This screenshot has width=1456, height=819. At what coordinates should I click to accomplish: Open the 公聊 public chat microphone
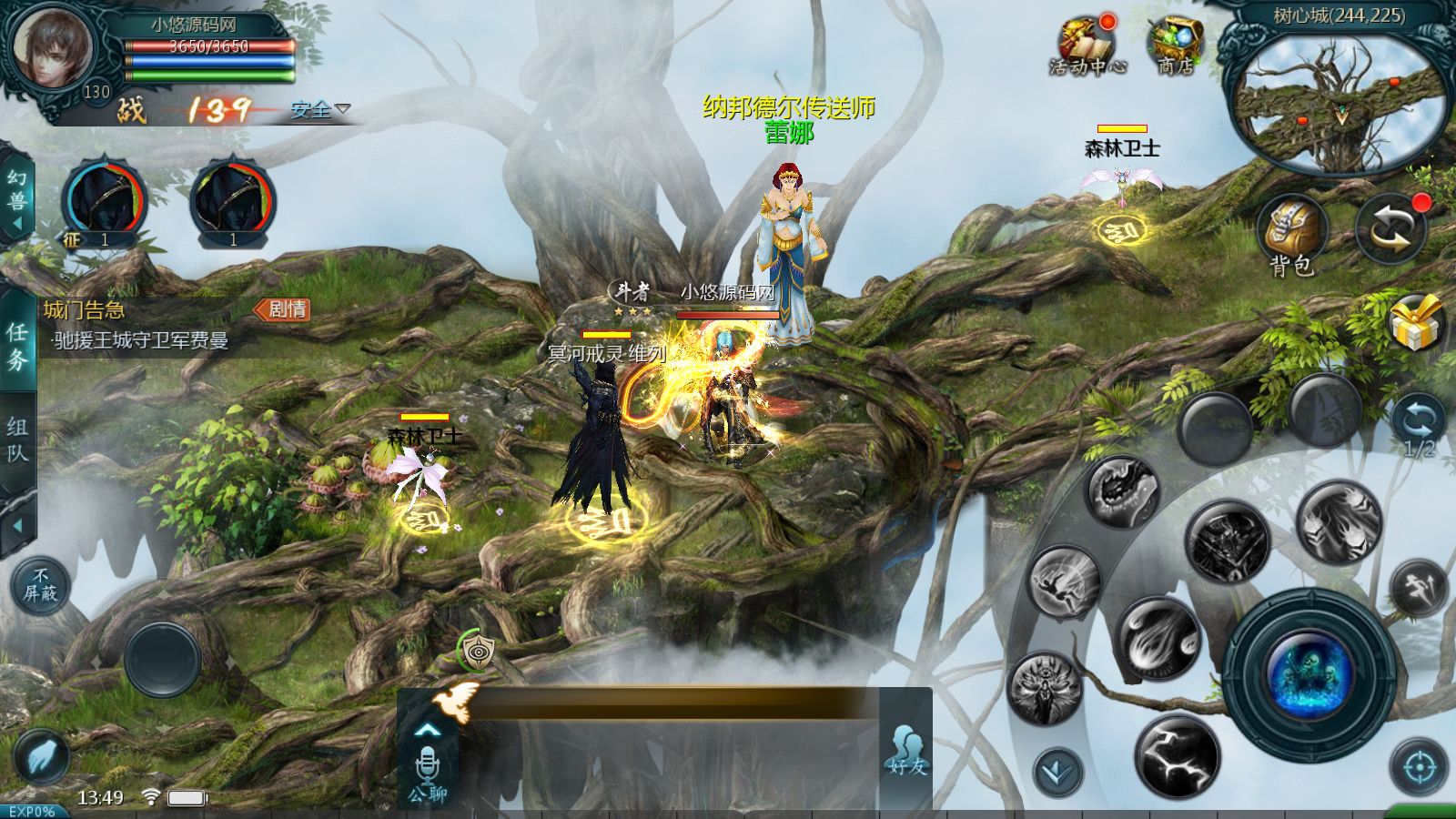[x=427, y=772]
